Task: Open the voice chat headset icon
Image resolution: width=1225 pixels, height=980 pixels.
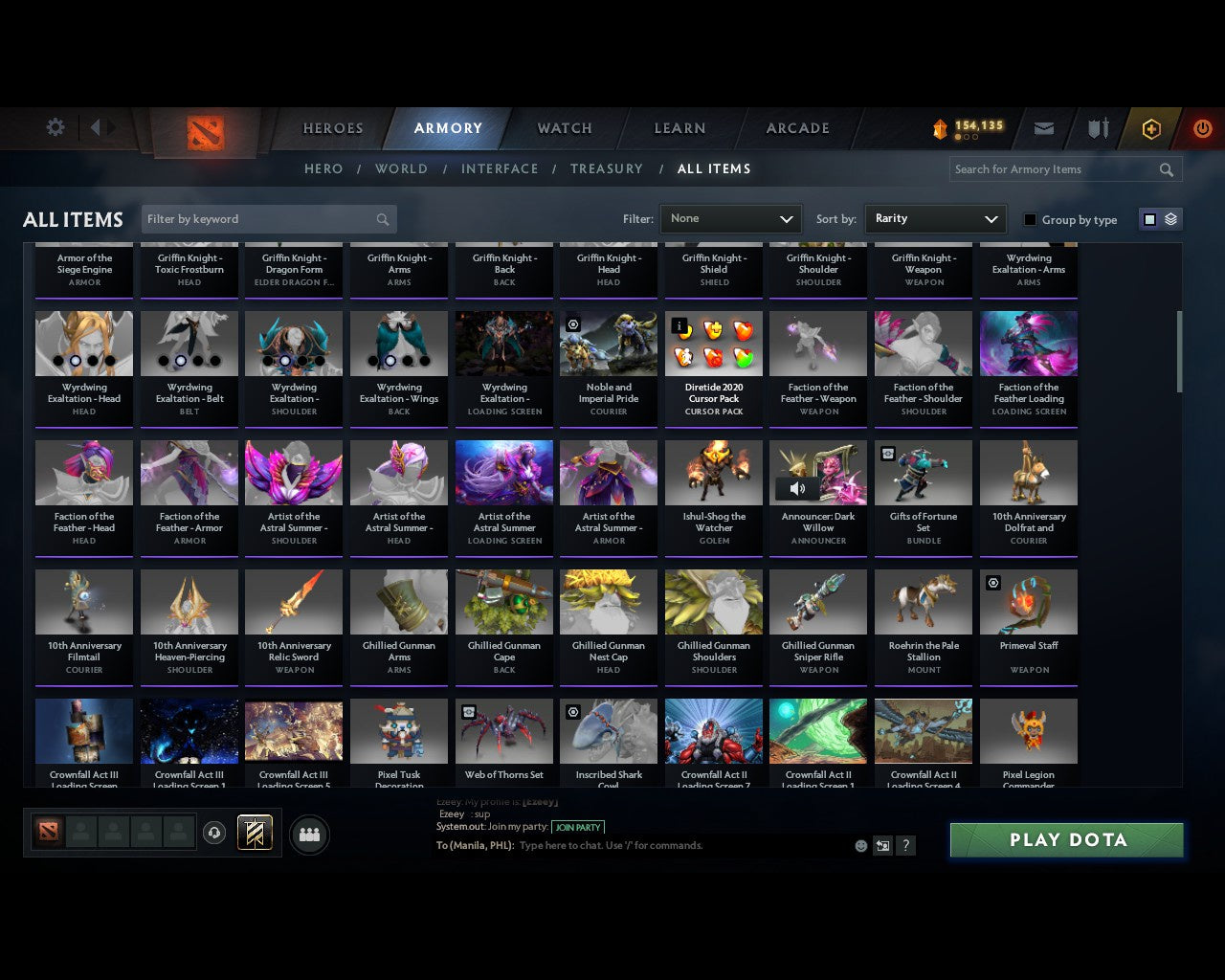Action: tap(215, 833)
